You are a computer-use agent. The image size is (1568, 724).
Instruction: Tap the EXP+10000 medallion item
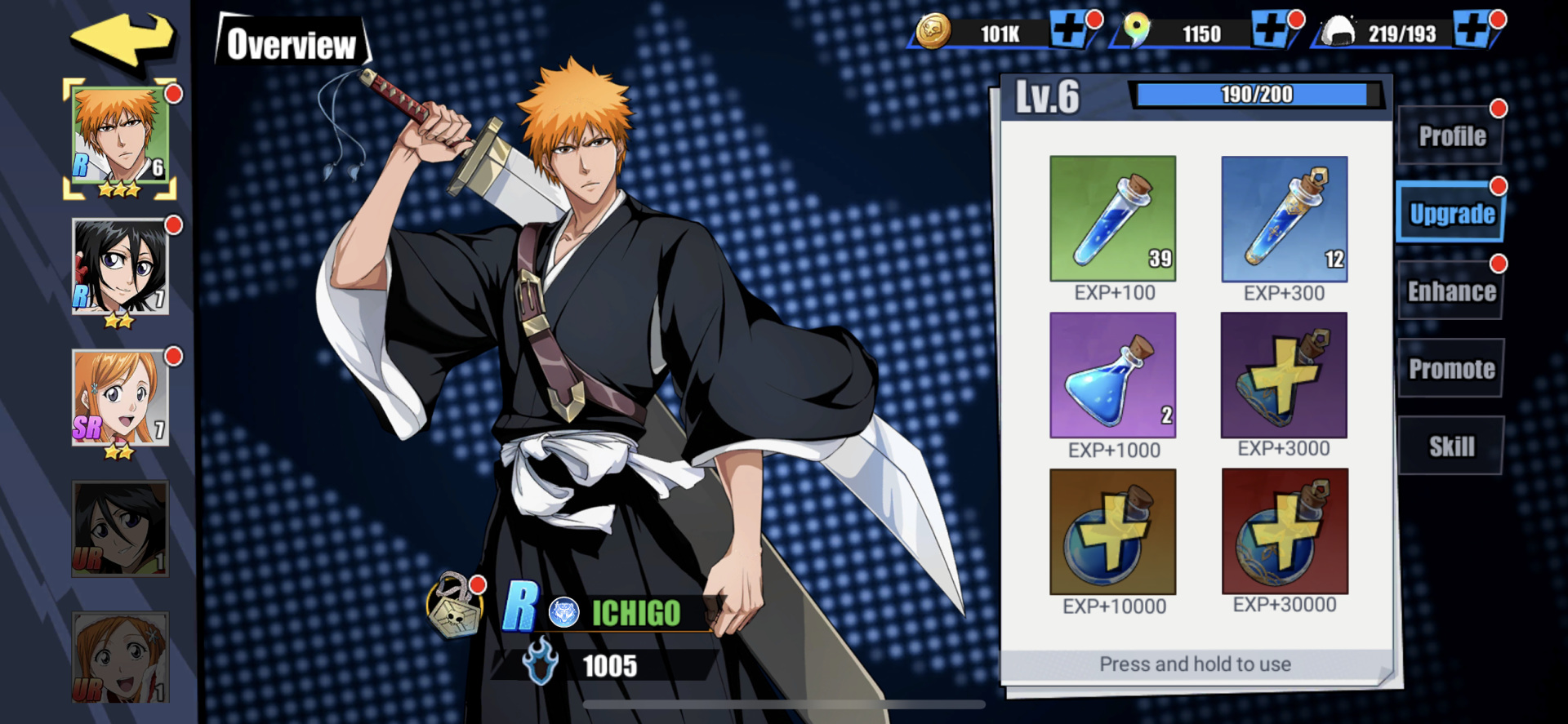pos(1112,532)
